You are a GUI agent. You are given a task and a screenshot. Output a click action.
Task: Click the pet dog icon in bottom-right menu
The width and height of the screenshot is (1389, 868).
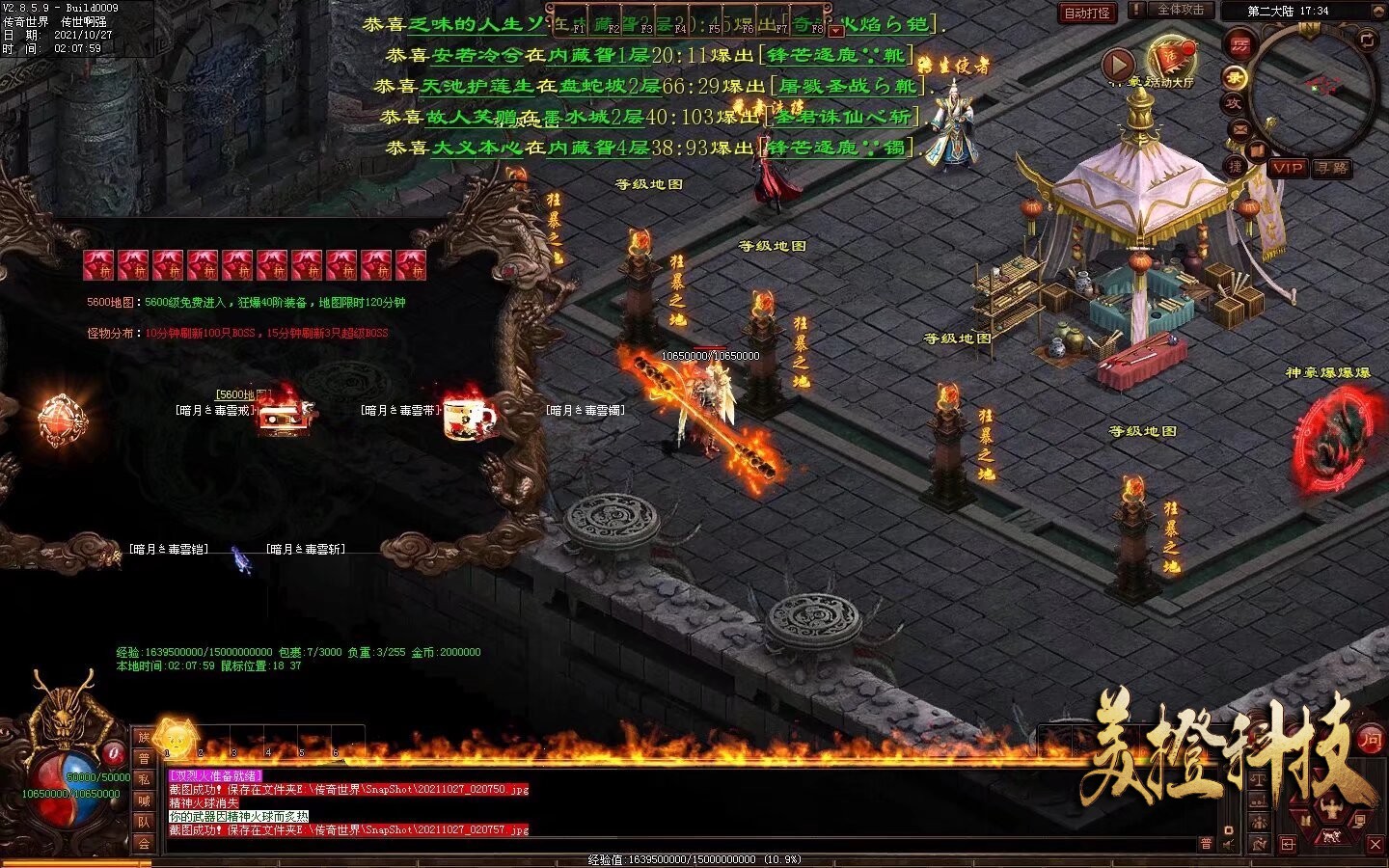pyautogui.click(x=1331, y=836)
